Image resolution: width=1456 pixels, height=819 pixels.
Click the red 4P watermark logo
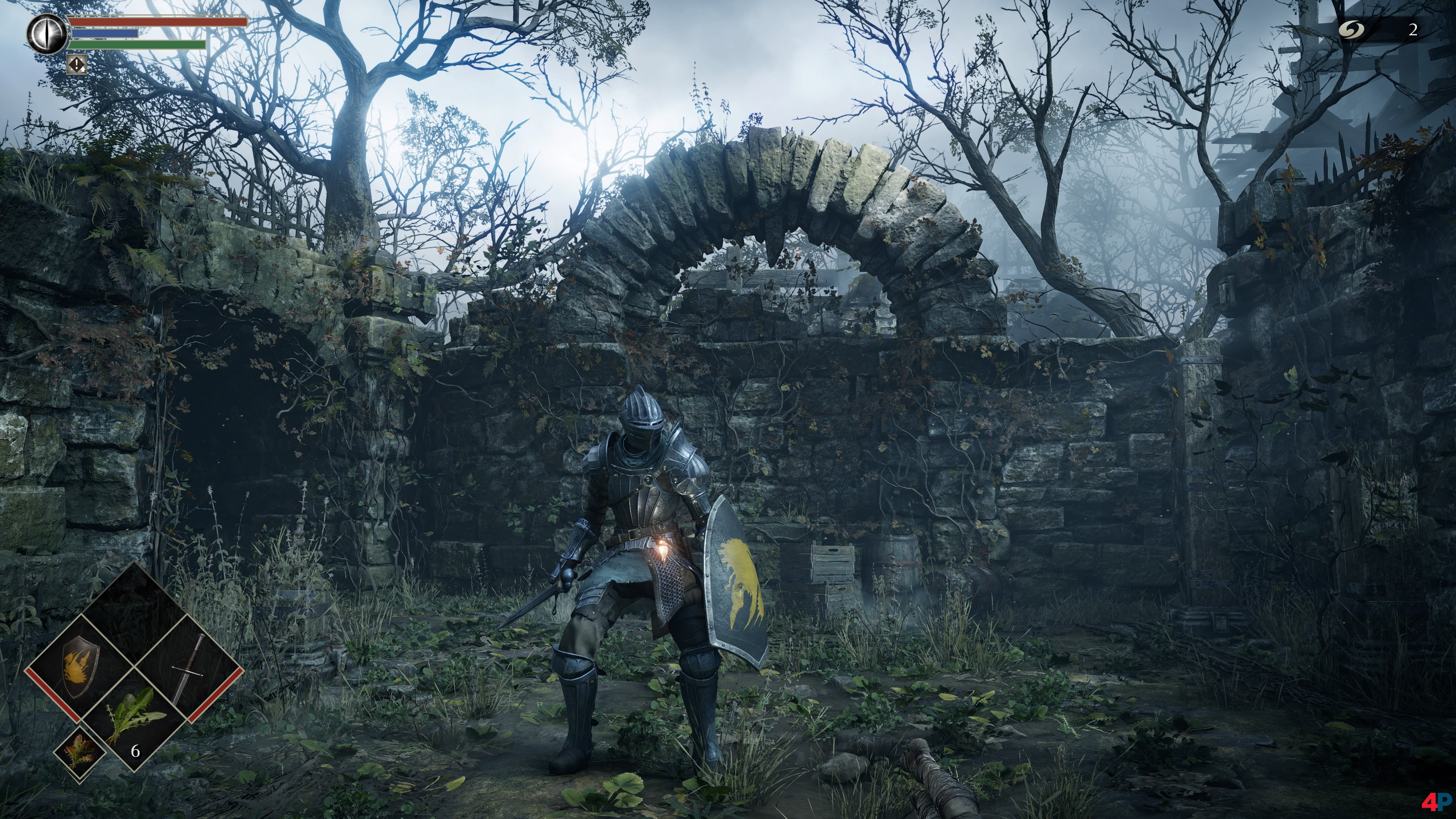point(1436,802)
